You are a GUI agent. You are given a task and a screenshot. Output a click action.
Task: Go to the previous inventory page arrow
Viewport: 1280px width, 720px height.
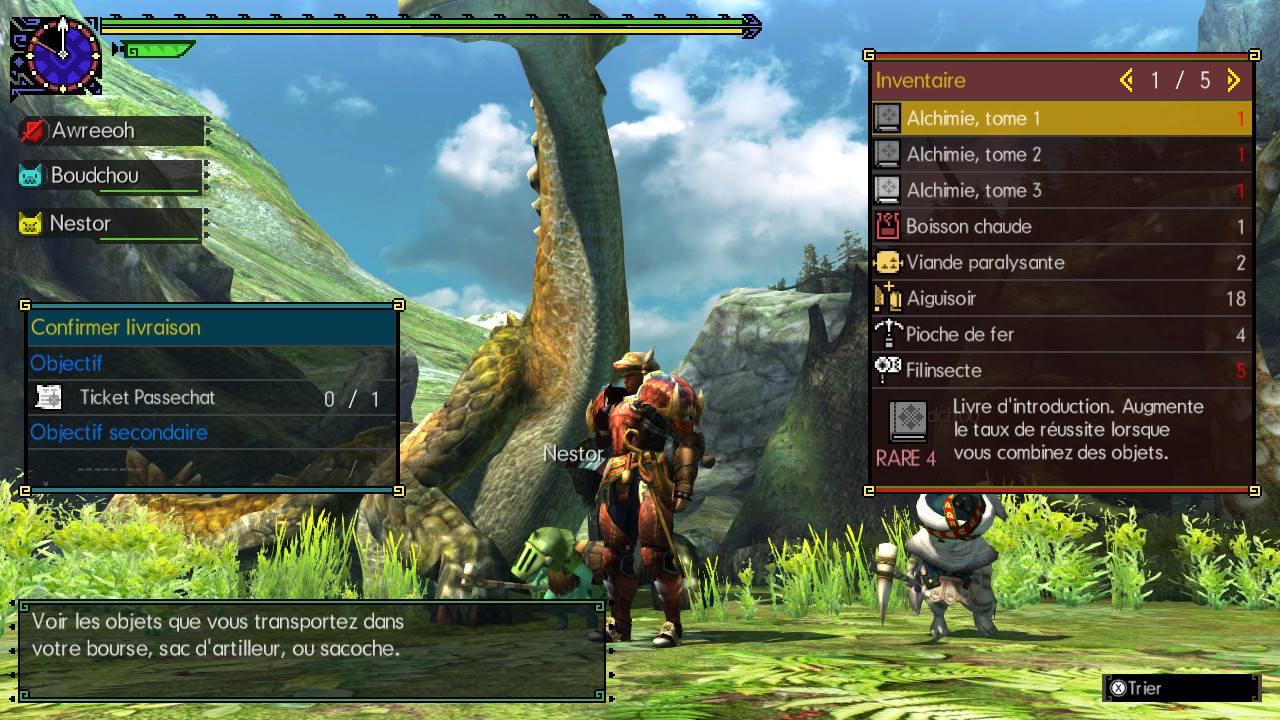pos(1127,80)
